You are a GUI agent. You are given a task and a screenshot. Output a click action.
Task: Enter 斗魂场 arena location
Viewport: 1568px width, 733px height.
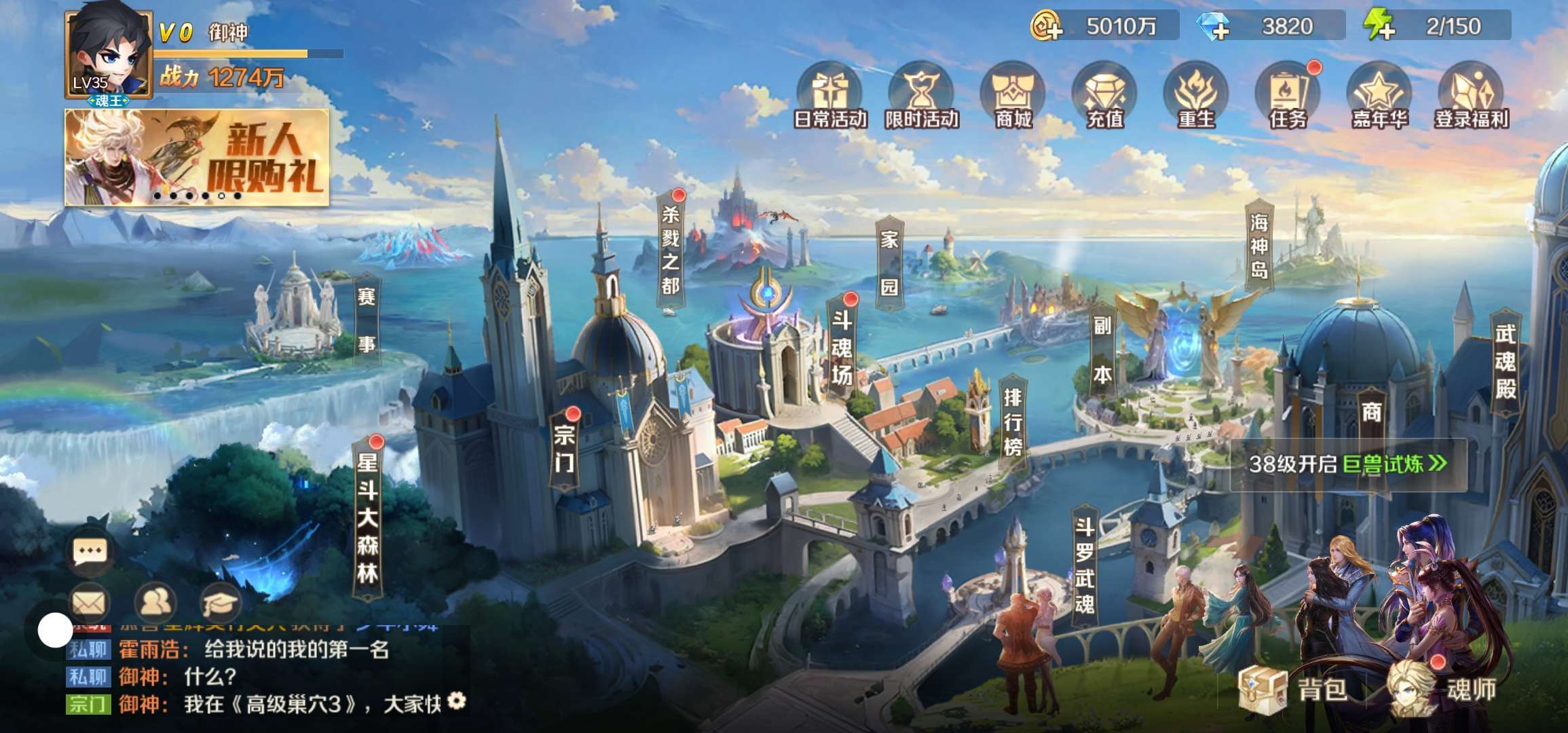pos(842,347)
